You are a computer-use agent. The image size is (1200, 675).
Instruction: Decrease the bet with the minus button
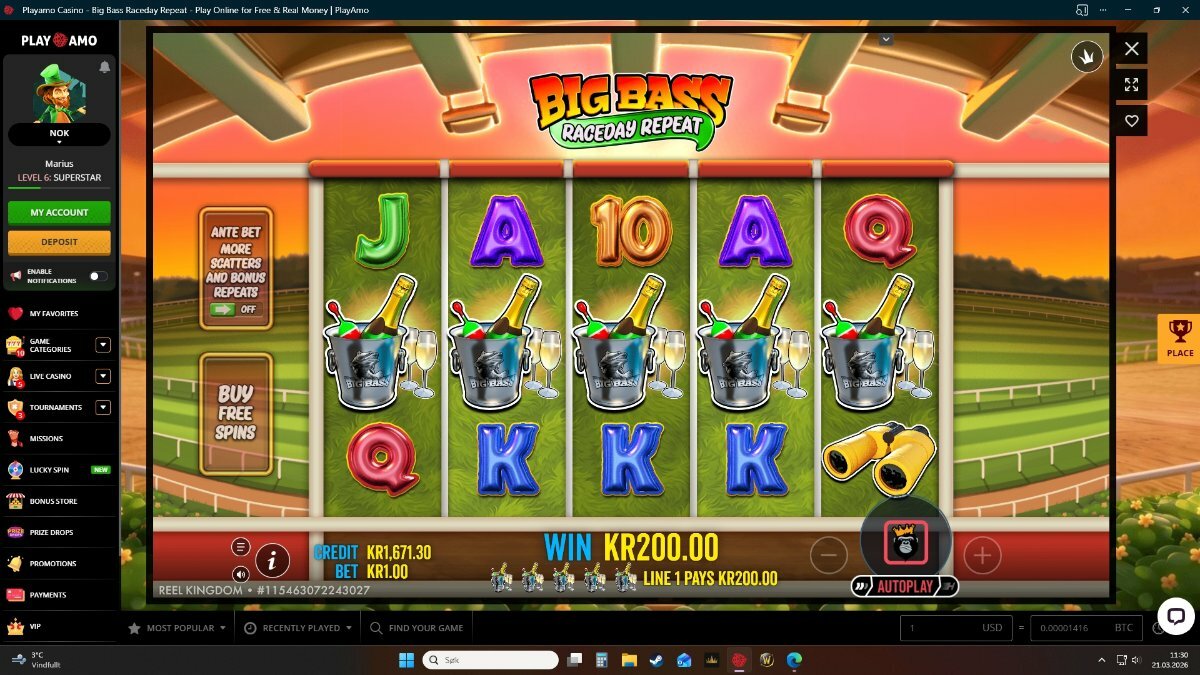click(828, 555)
